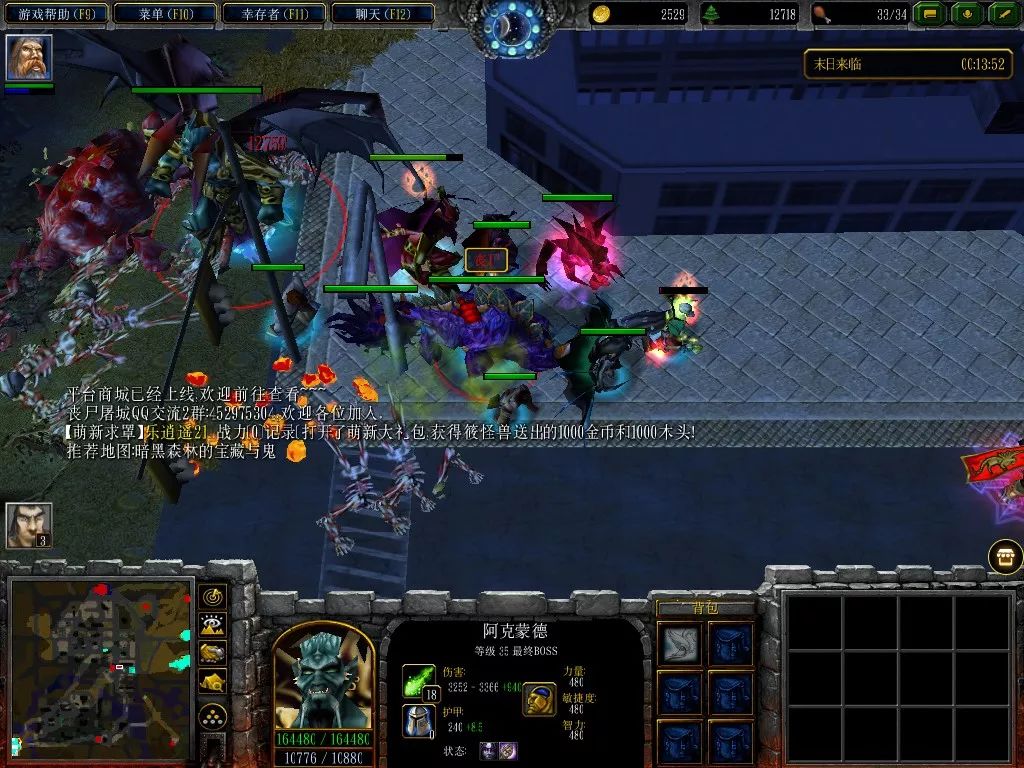This screenshot has width=1024, height=768.
Task: Select the green damage attack icon
Action: pos(418,681)
